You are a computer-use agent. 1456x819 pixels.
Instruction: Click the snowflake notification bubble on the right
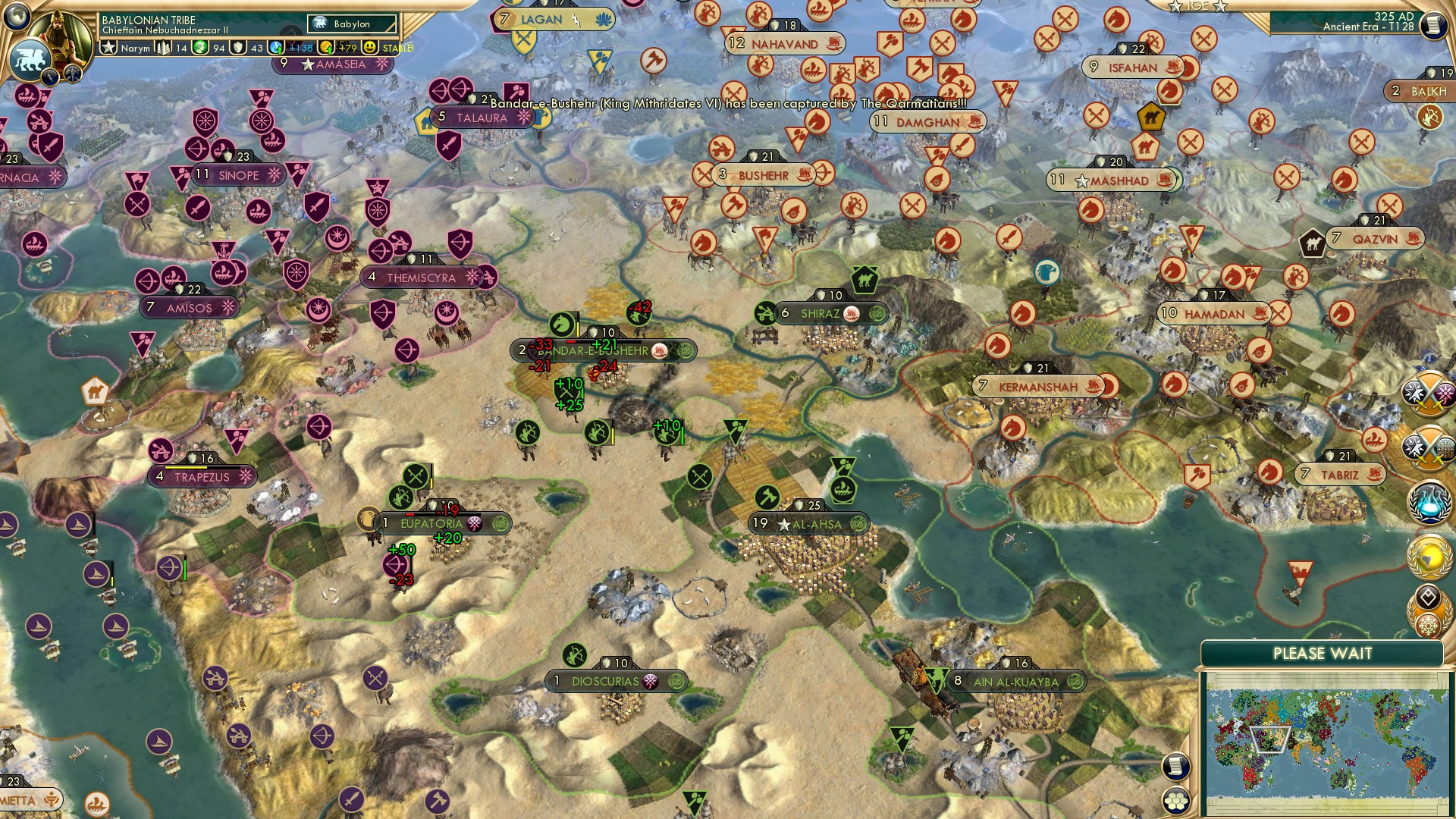(1427, 626)
